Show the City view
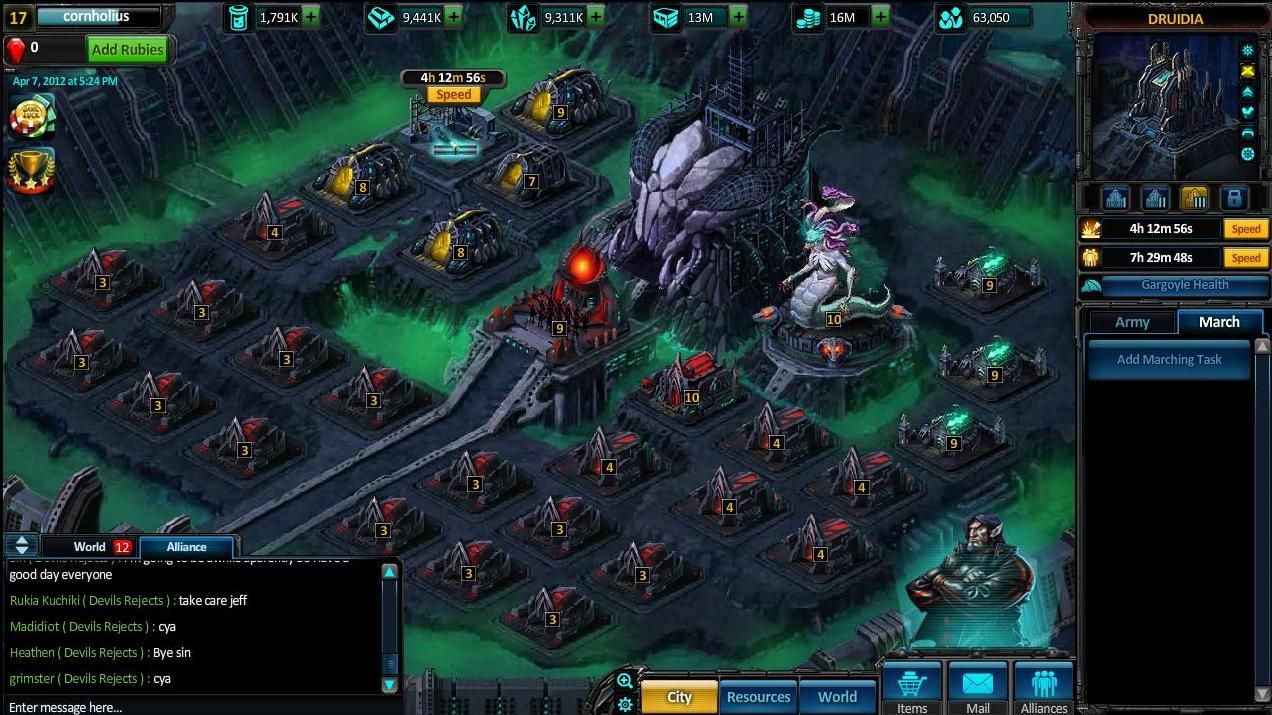 pos(679,697)
